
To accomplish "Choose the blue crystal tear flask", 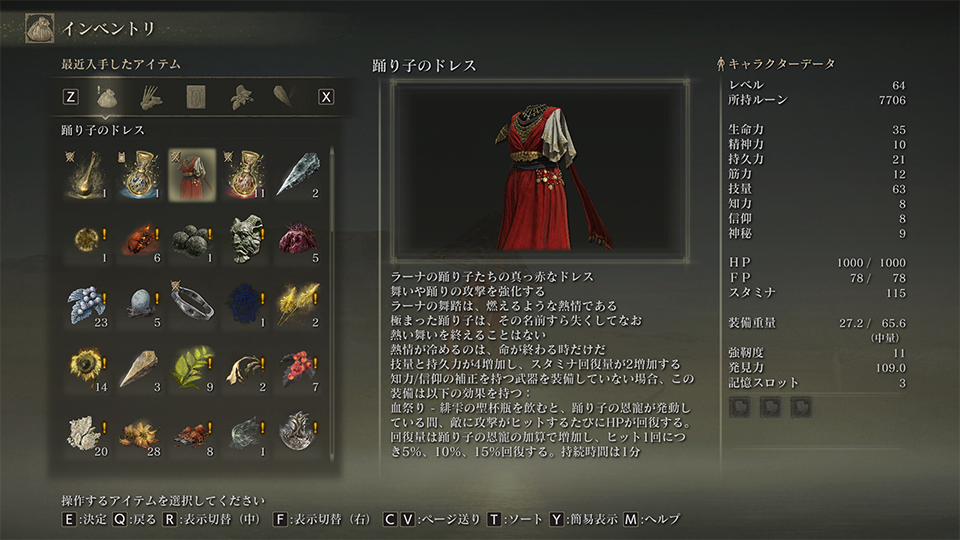I will 139,174.
